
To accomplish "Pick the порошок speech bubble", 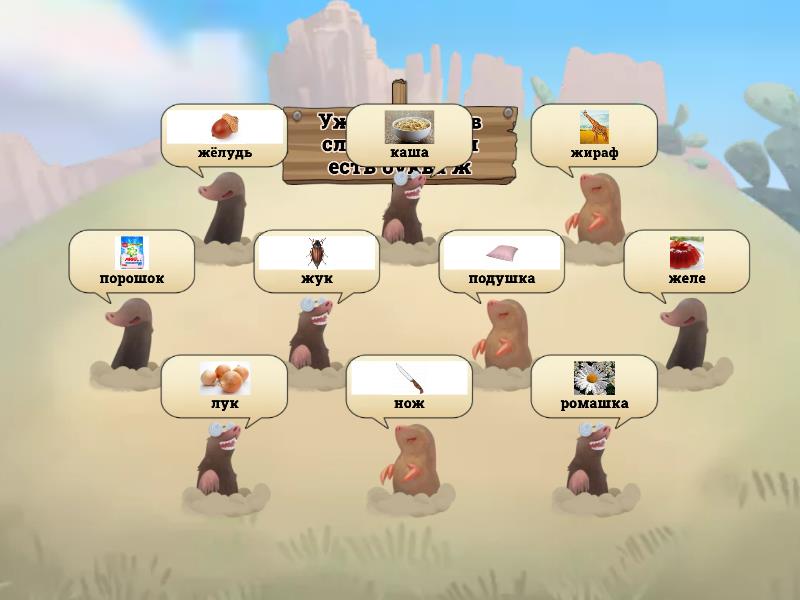I will point(131,261).
